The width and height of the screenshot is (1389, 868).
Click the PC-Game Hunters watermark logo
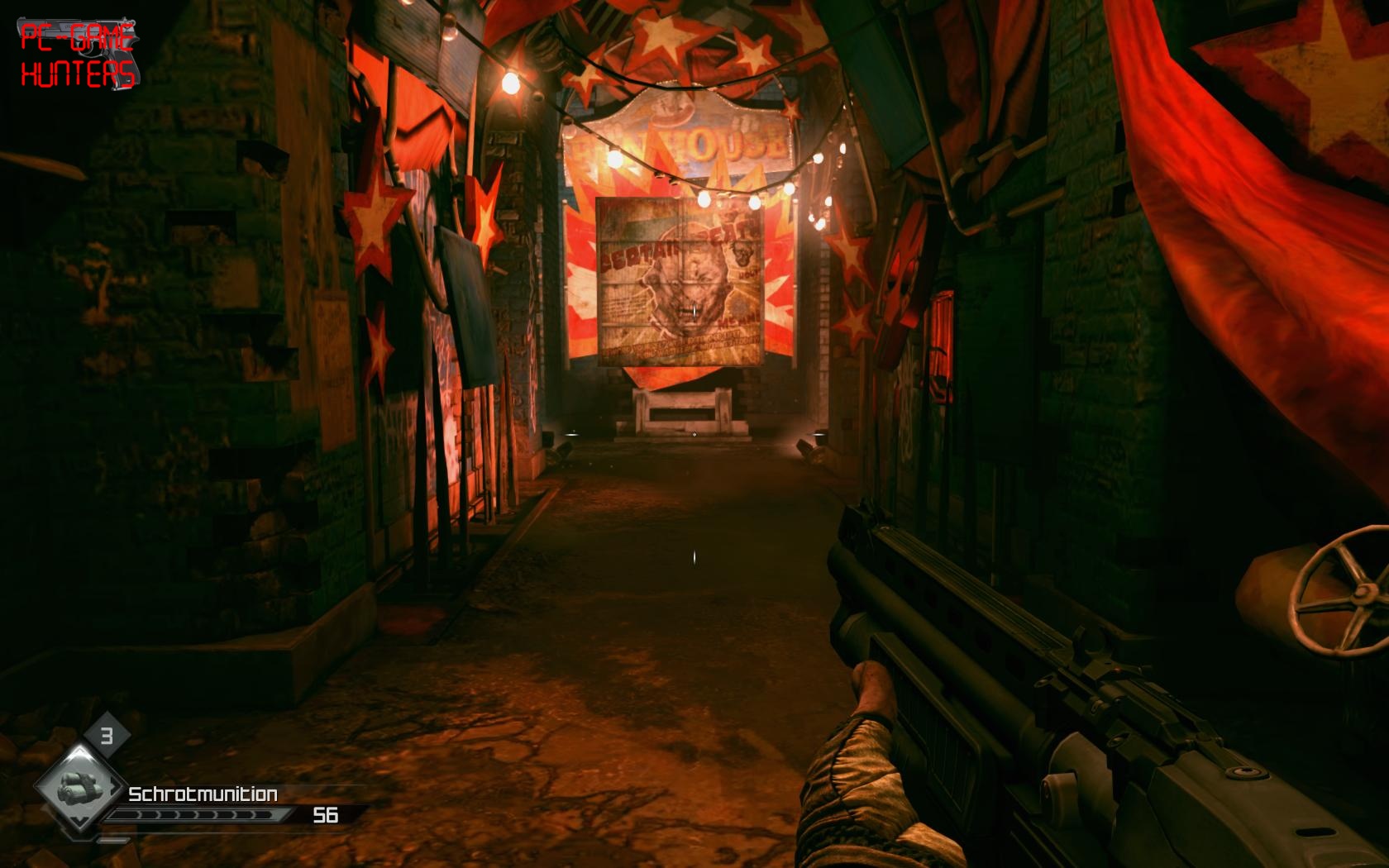click(x=78, y=54)
